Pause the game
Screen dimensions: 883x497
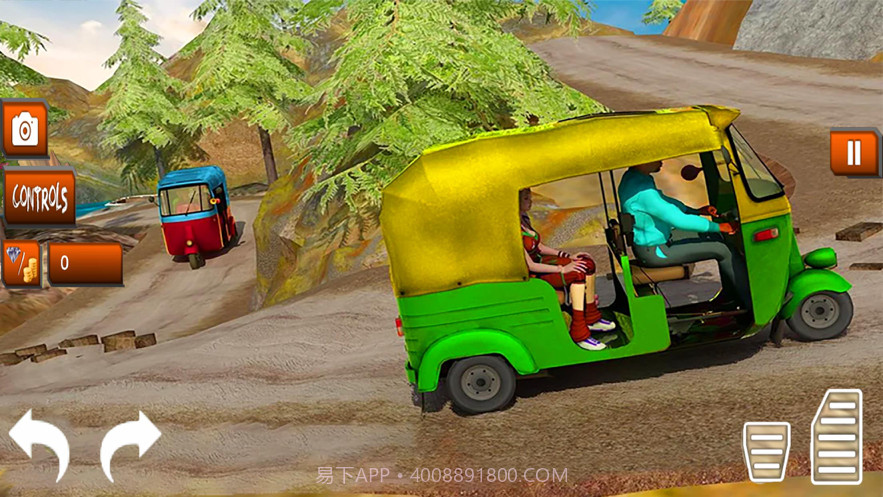tap(853, 152)
